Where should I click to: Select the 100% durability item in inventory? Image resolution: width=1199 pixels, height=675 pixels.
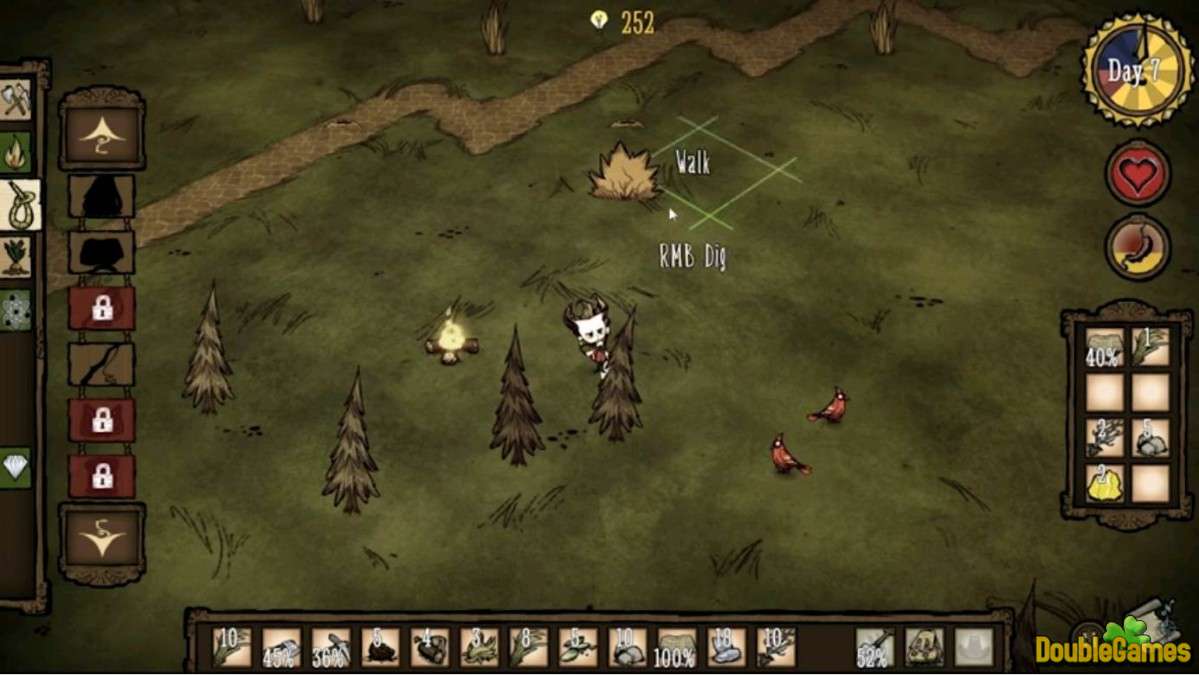(675, 647)
